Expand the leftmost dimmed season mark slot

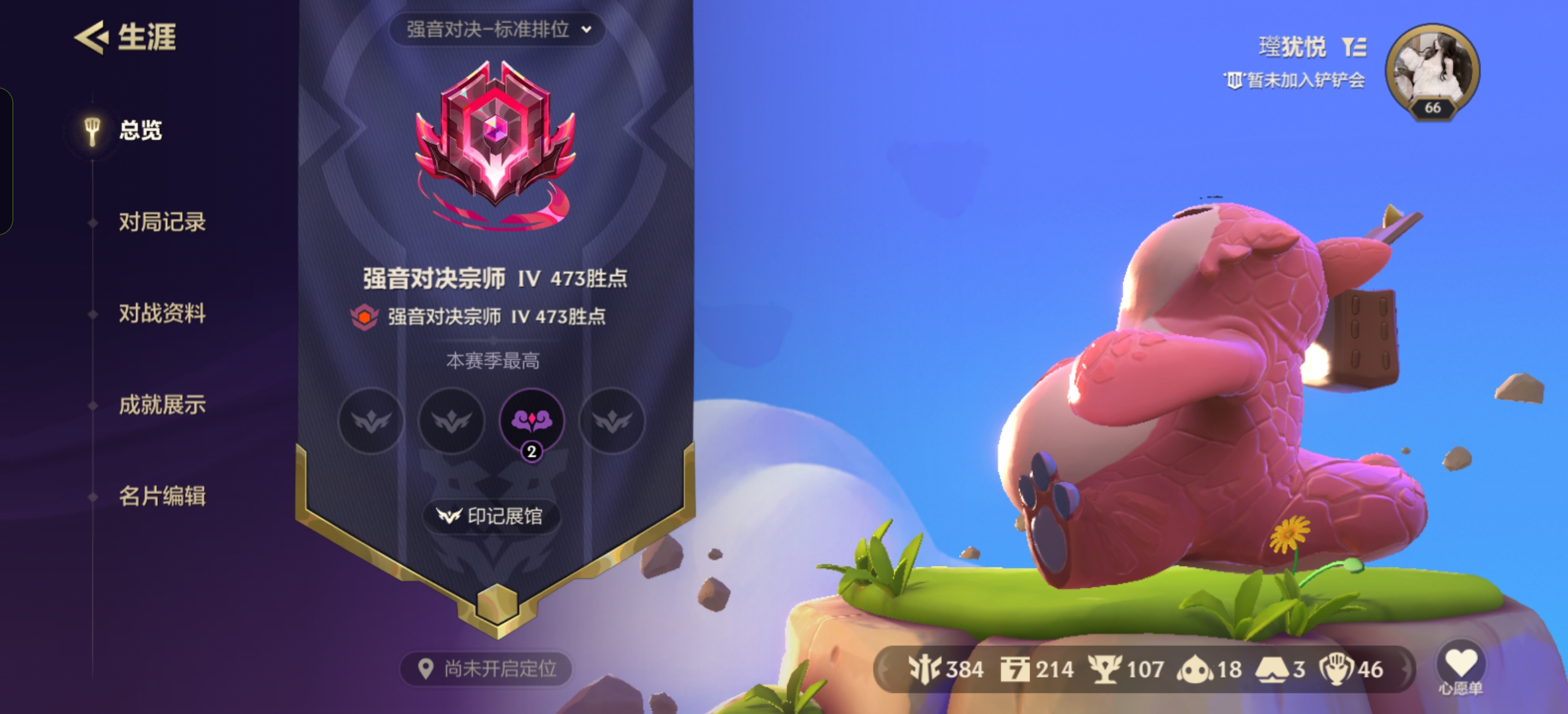(371, 422)
